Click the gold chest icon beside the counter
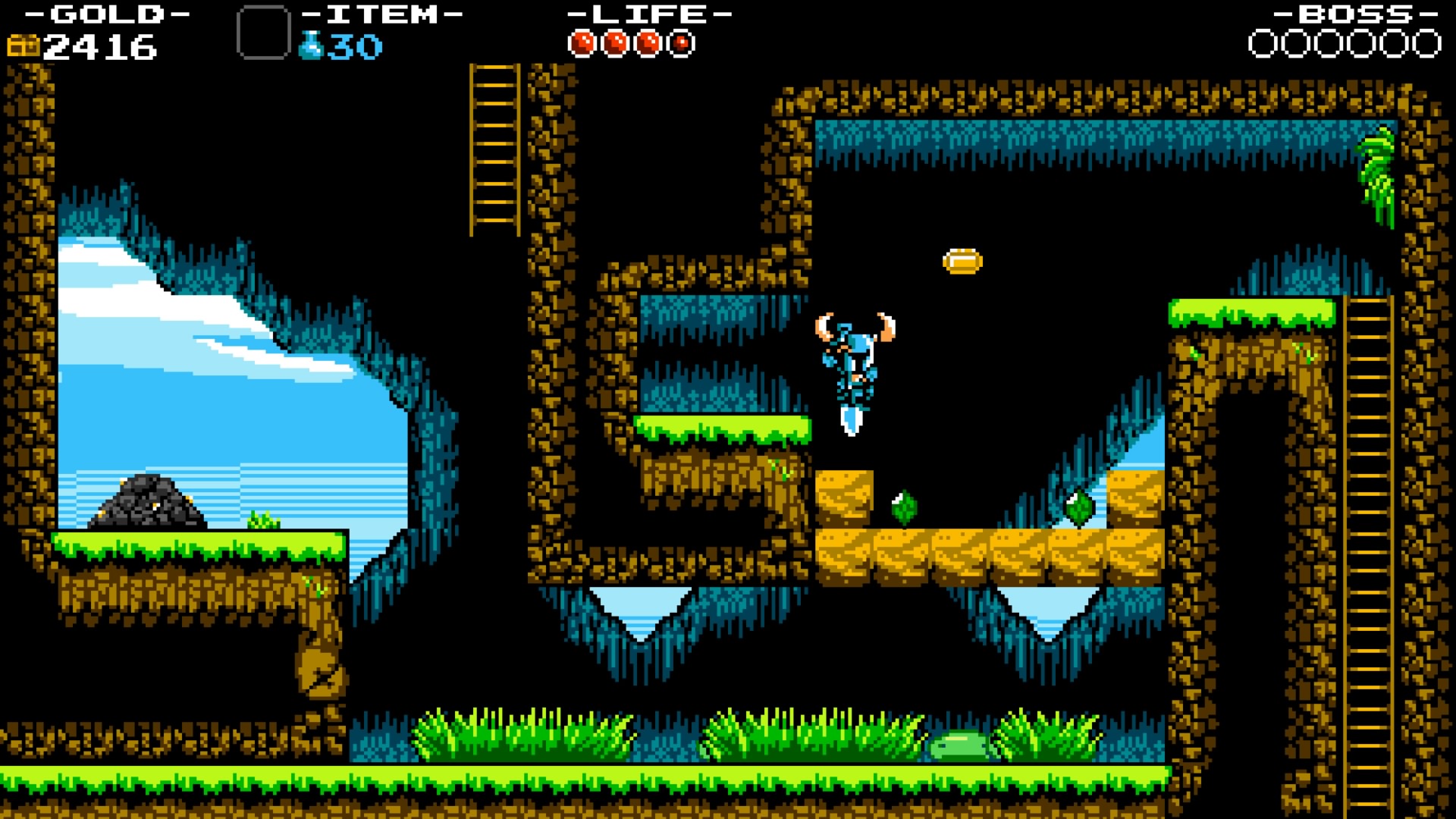1456x819 pixels. pyautogui.click(x=24, y=47)
